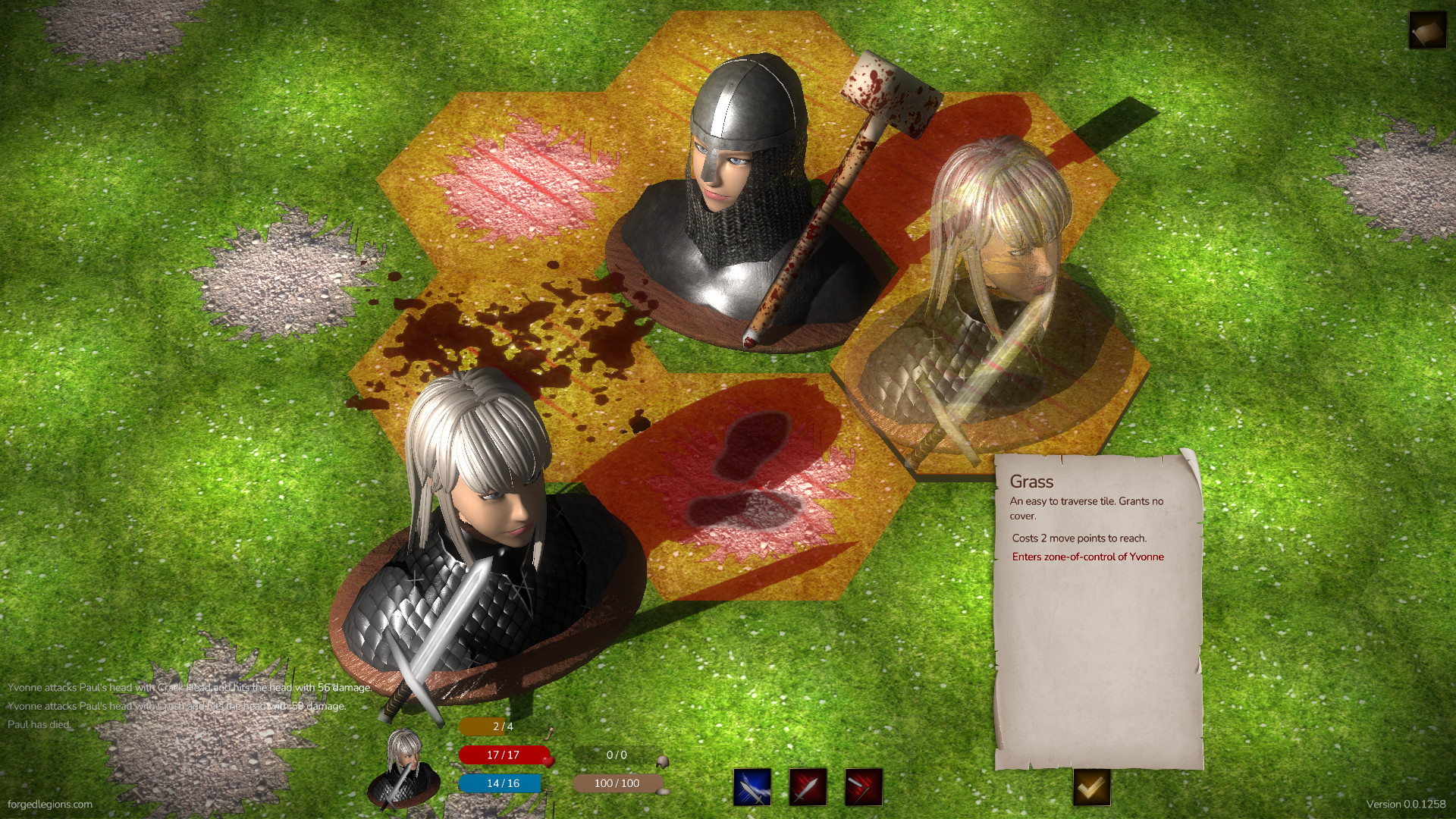This screenshot has width=1456, height=819.
Task: Activate the rightmost dark red attack ability
Action: [x=863, y=787]
